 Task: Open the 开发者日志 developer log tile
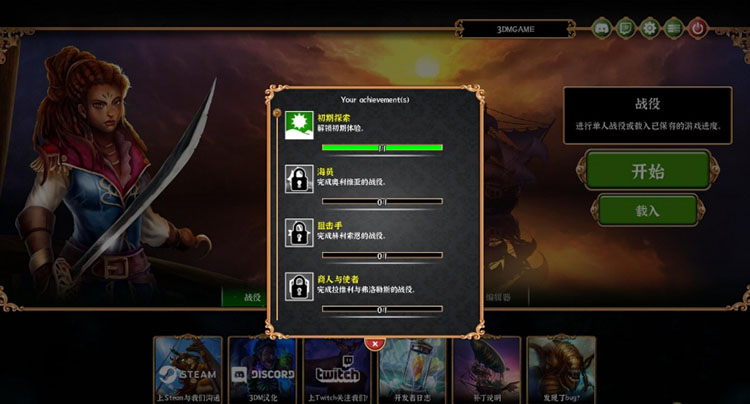(412, 370)
